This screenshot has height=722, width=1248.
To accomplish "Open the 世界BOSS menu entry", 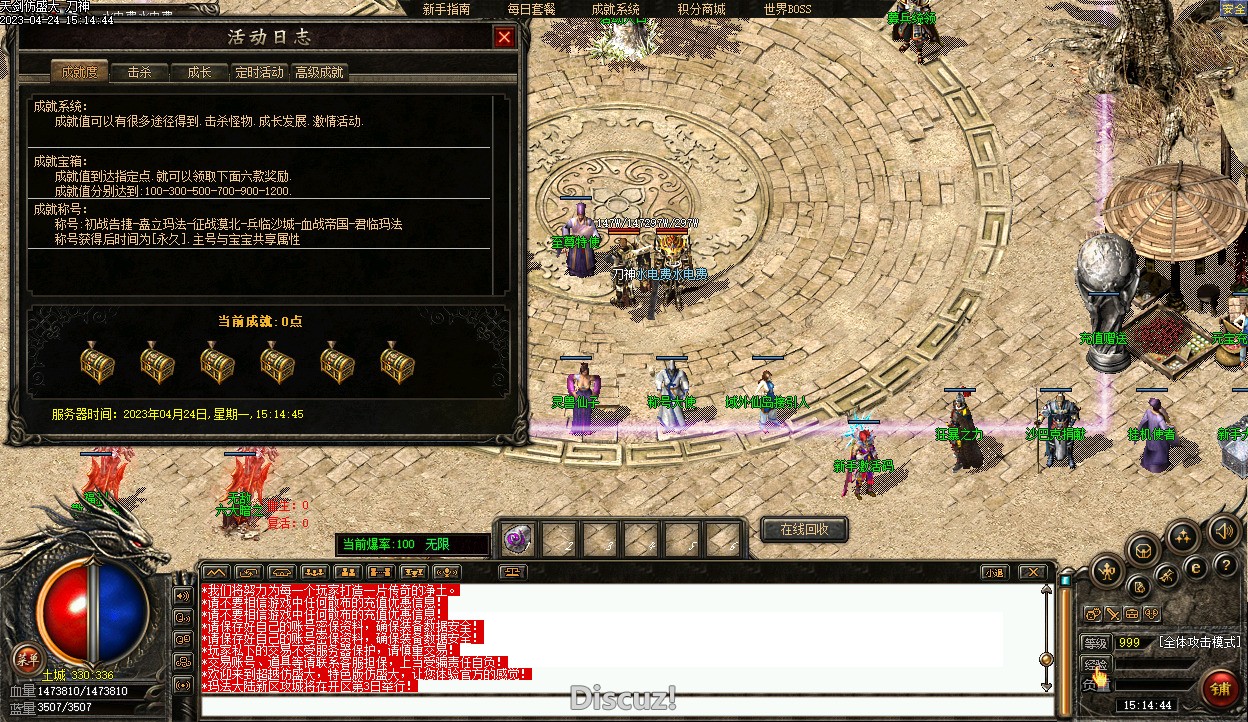I will coord(788,9).
